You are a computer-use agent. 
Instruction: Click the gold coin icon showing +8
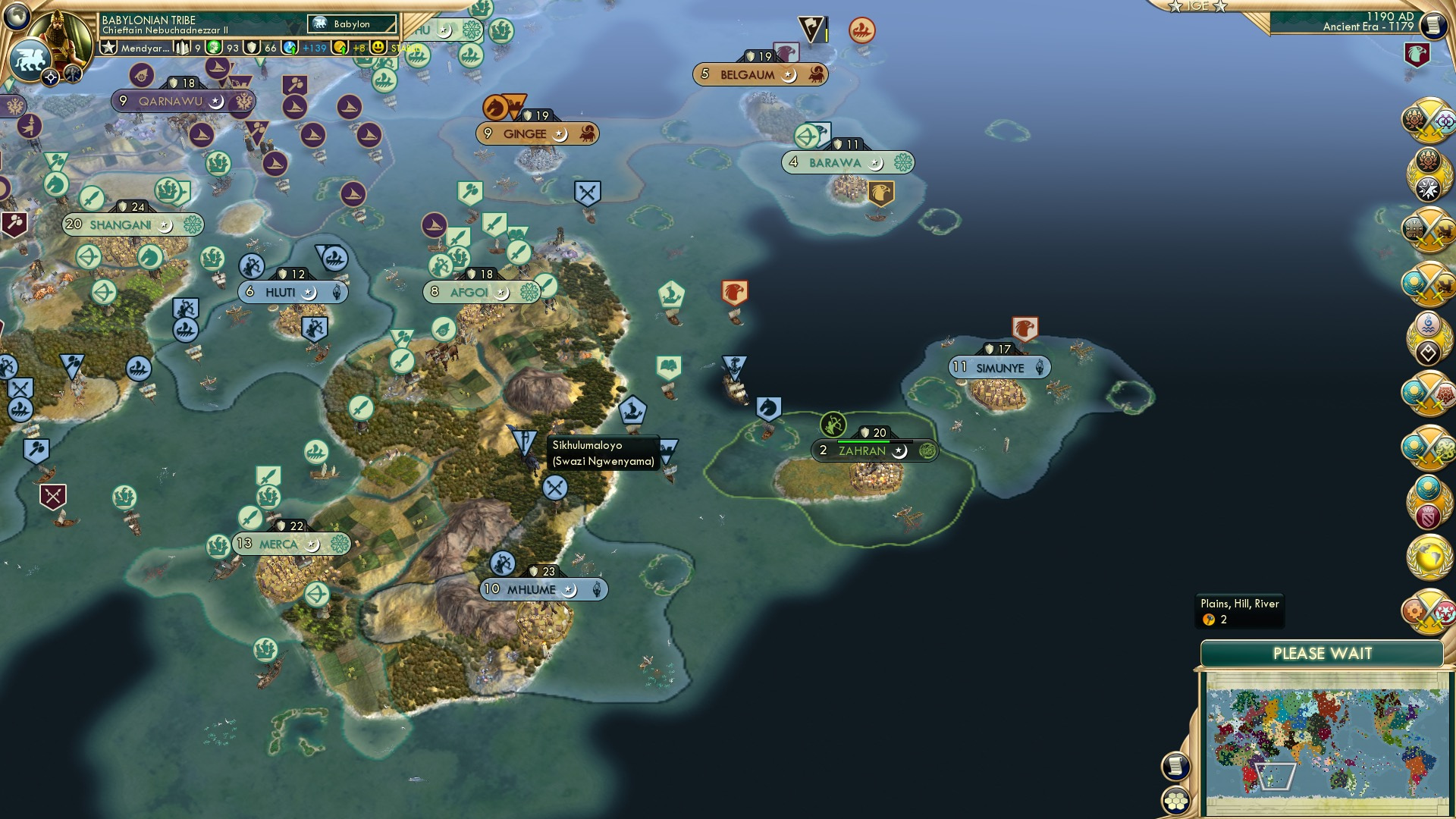tap(340, 47)
